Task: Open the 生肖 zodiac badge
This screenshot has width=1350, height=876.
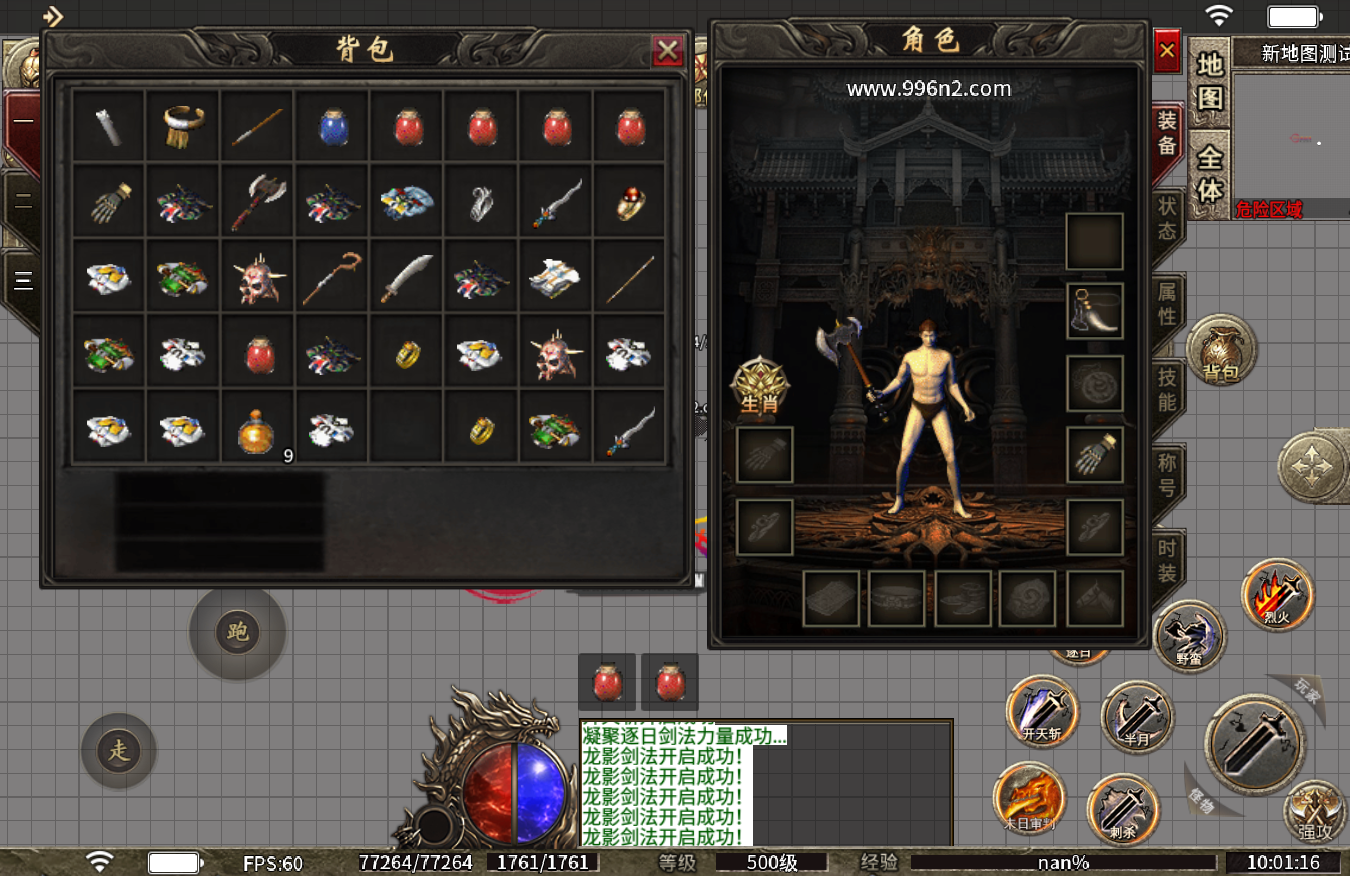Action: click(x=760, y=384)
